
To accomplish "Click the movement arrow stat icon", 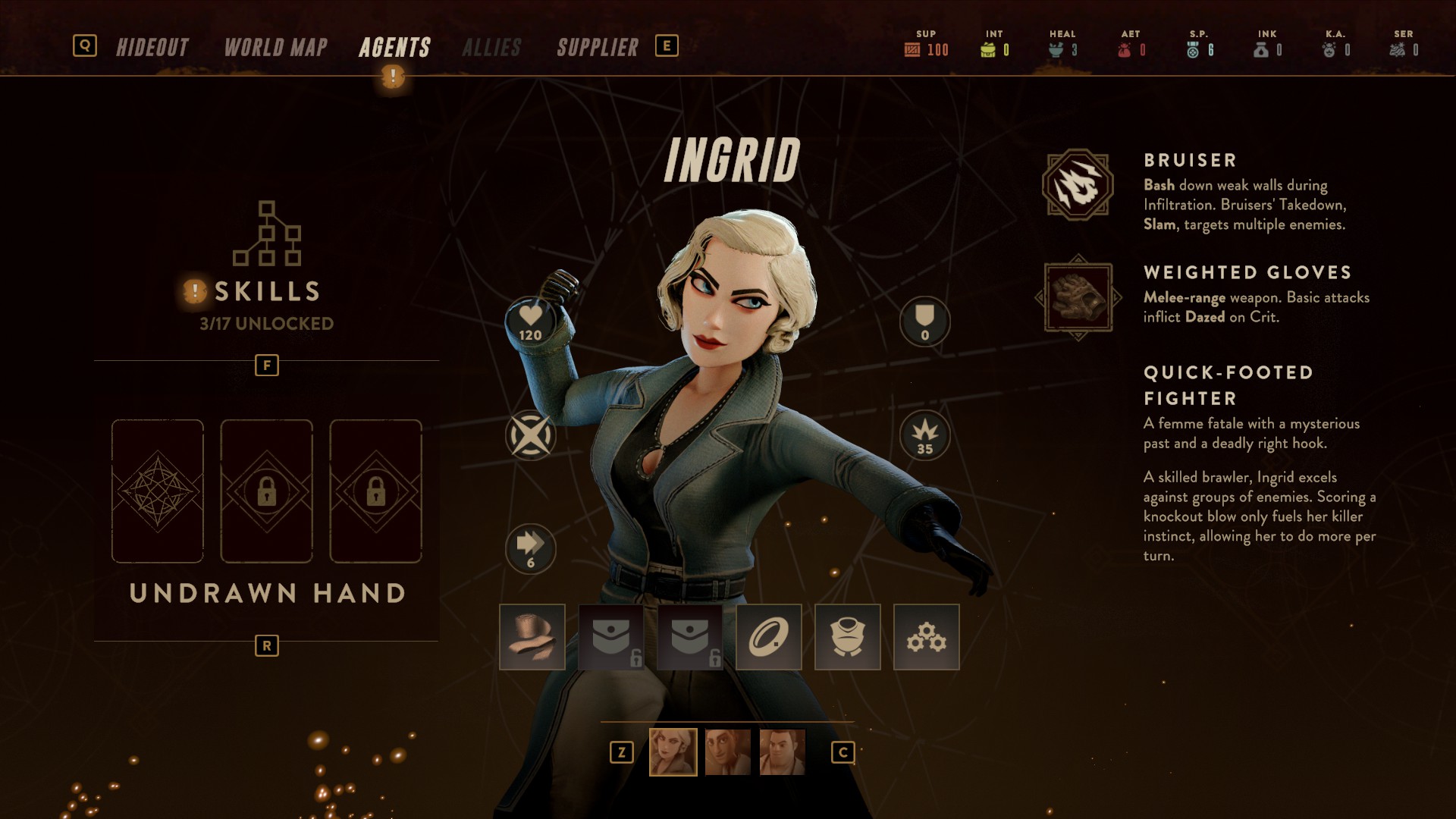I will pos(530,548).
